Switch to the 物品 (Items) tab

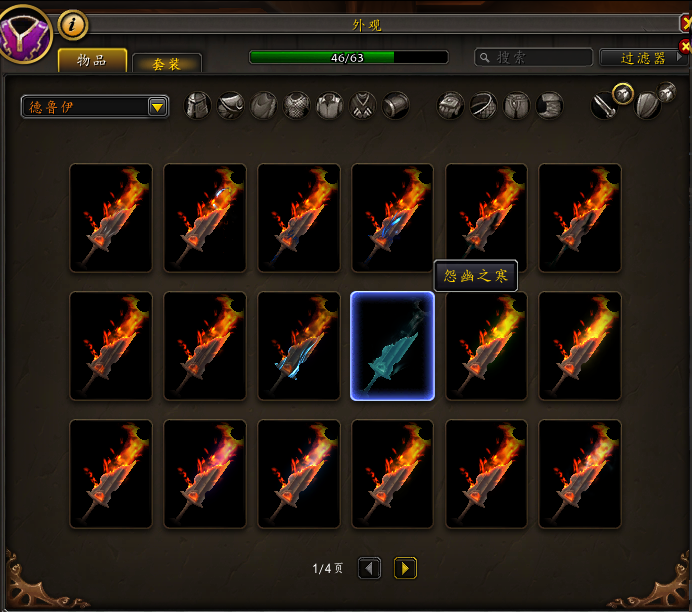click(92, 60)
